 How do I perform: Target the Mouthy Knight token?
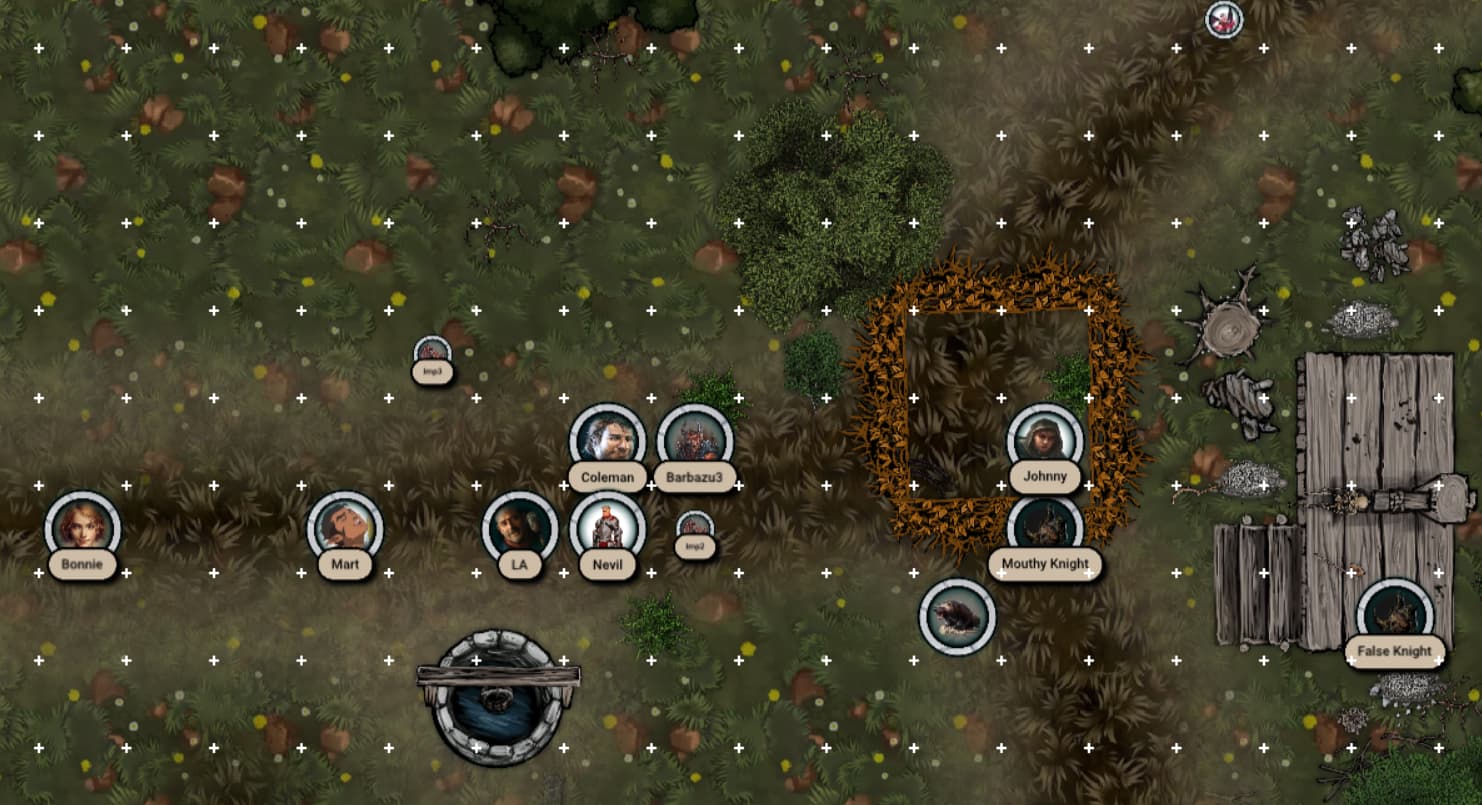(x=1045, y=525)
